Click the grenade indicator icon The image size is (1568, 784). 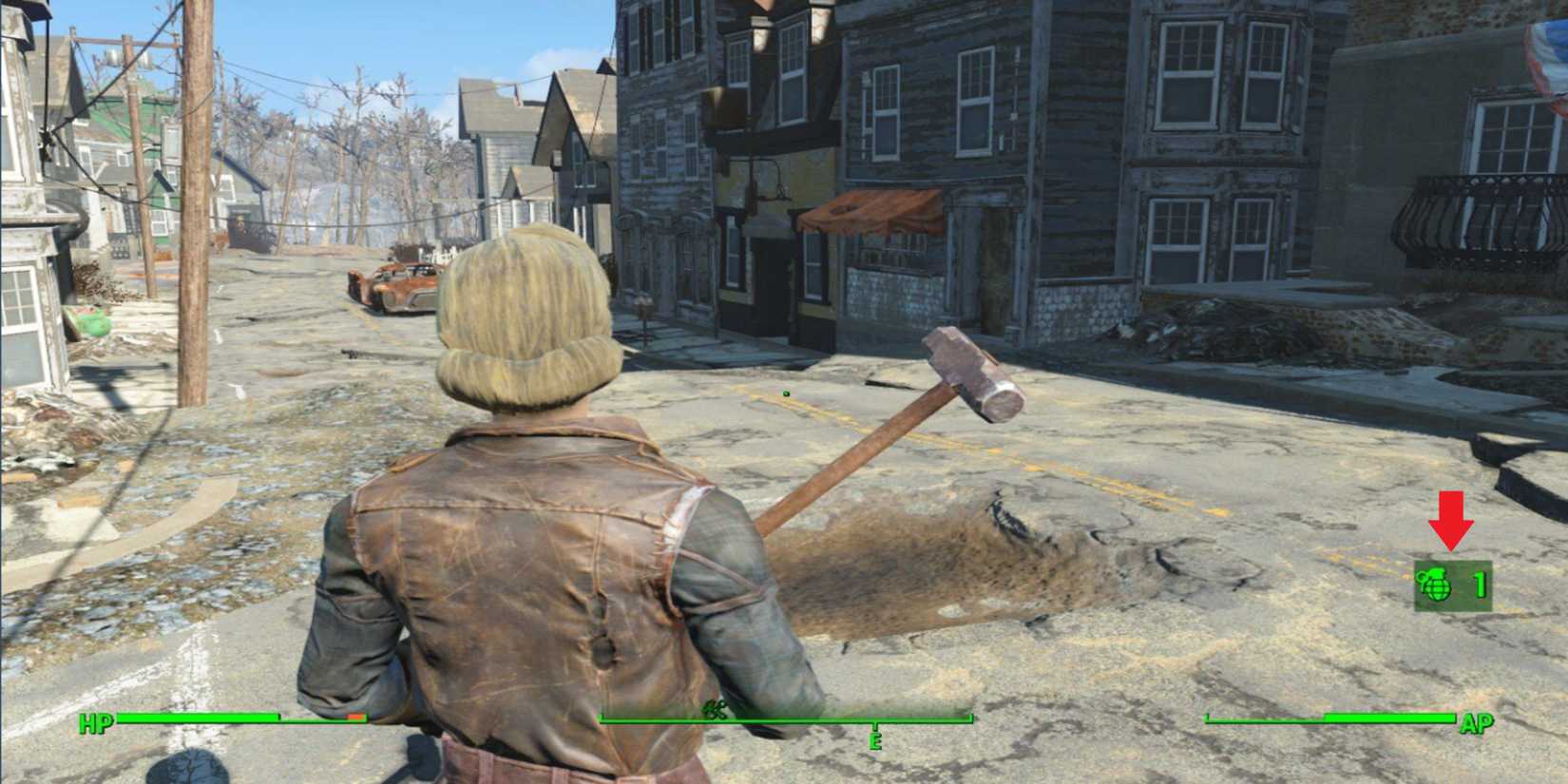coord(1437,586)
